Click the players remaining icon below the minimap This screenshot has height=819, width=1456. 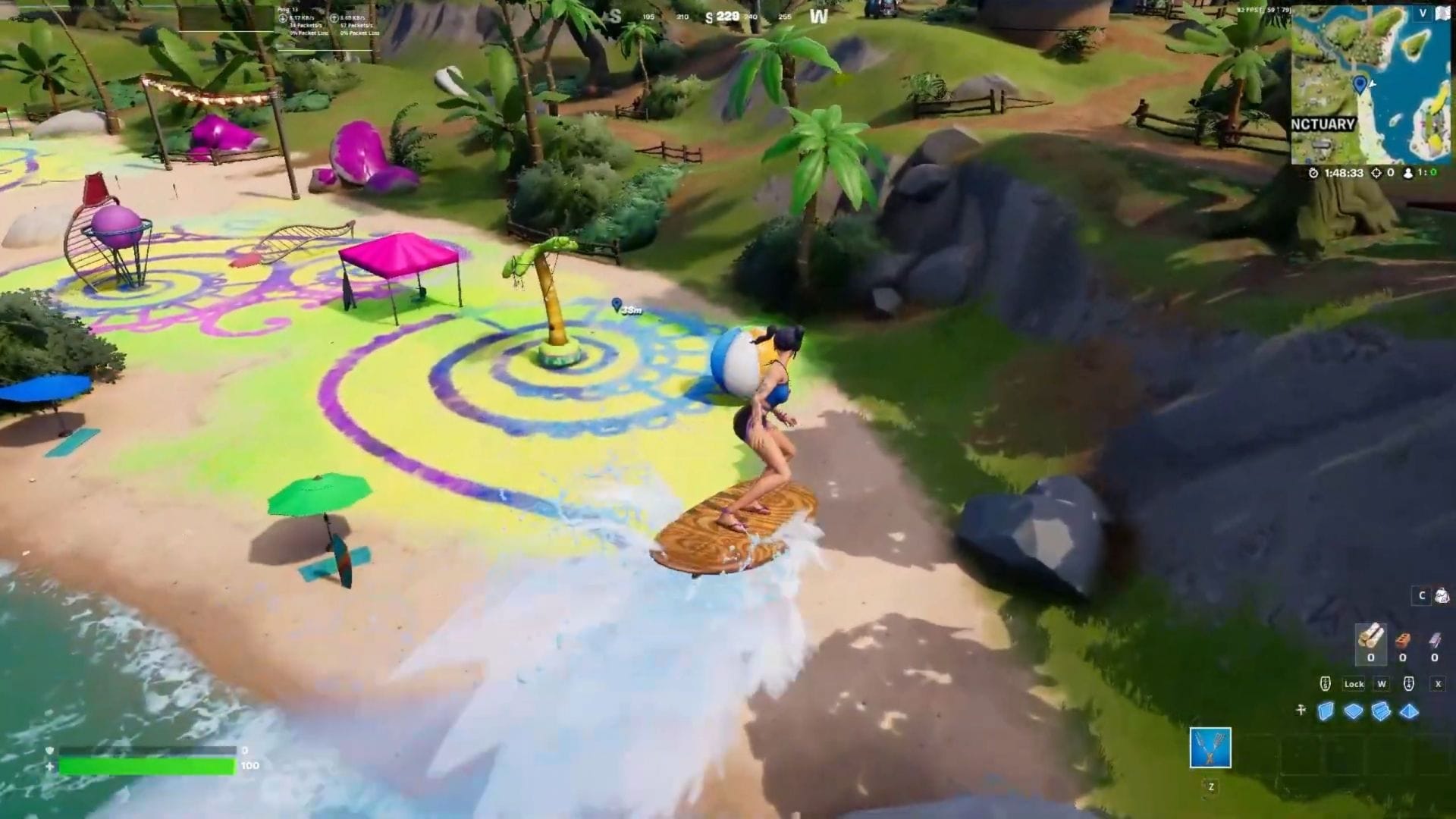[x=1407, y=173]
